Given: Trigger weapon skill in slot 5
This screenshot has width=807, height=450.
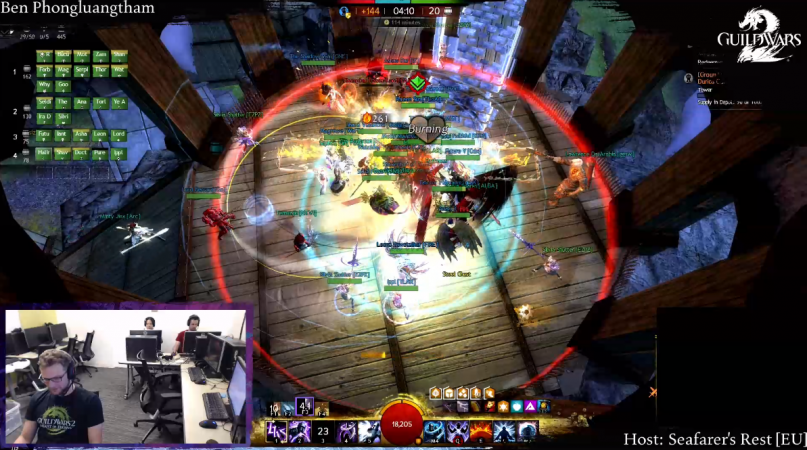Looking at the screenshot, I should 370,432.
